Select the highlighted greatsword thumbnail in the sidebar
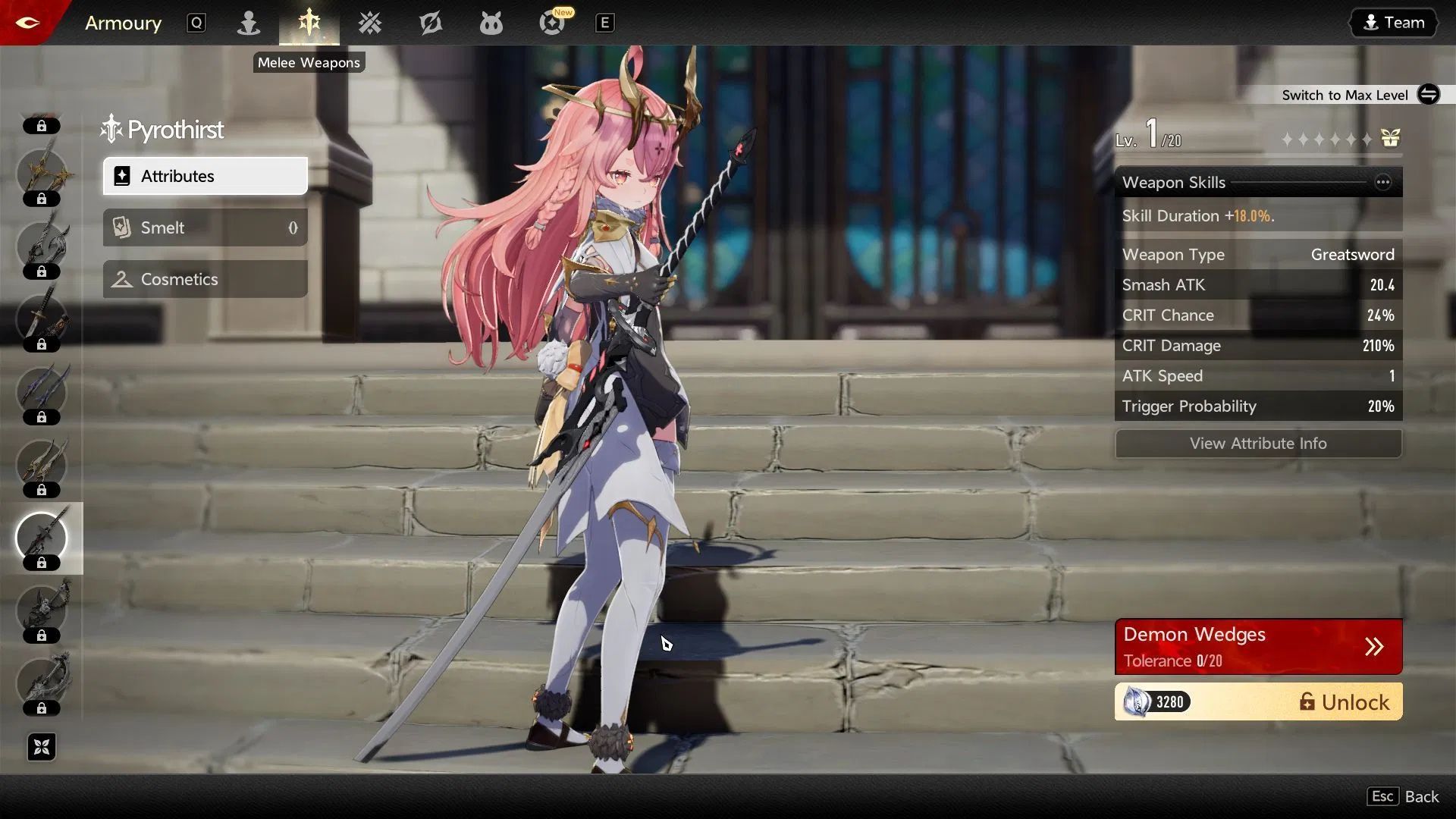 click(x=43, y=538)
